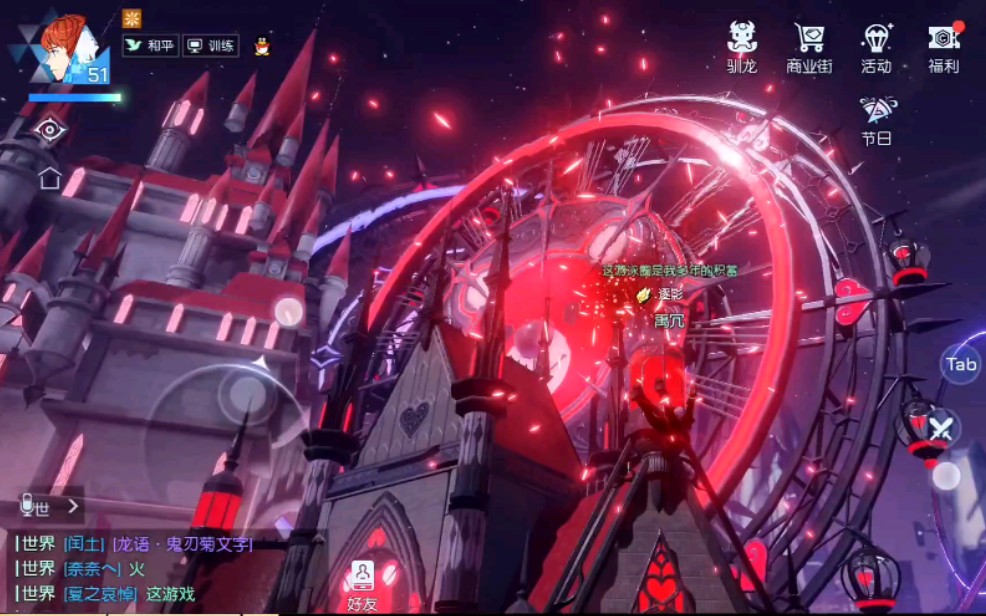Toggle the eye visibility icon
Image resolution: width=986 pixels, height=616 pixels.
(x=49, y=131)
